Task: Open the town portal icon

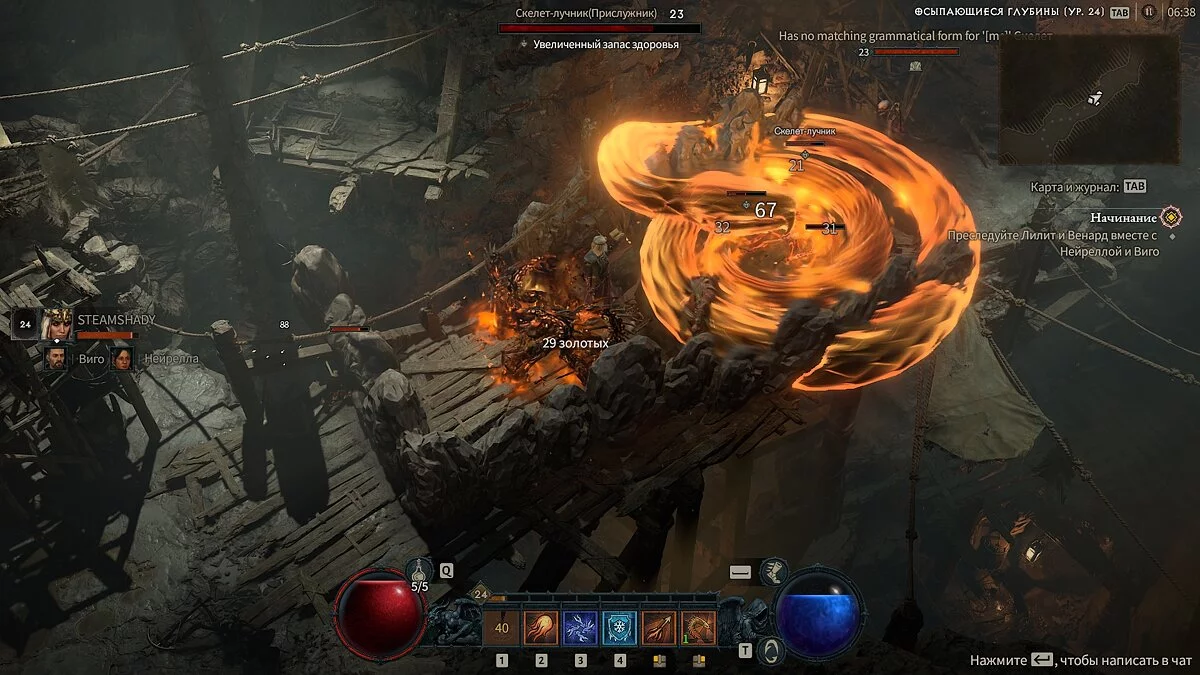Action: point(770,650)
